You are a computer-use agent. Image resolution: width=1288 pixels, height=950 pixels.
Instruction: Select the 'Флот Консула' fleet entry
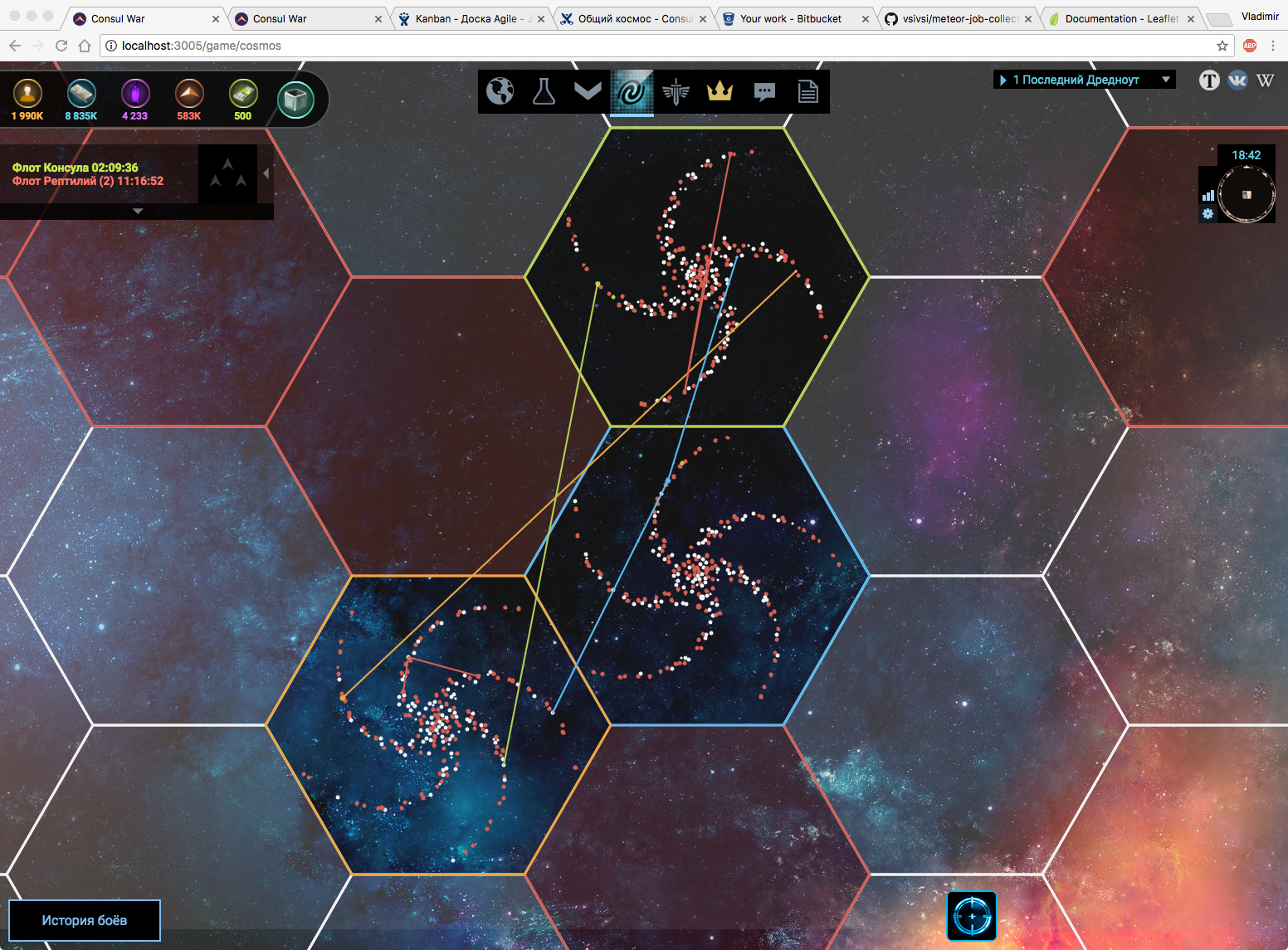click(x=76, y=168)
